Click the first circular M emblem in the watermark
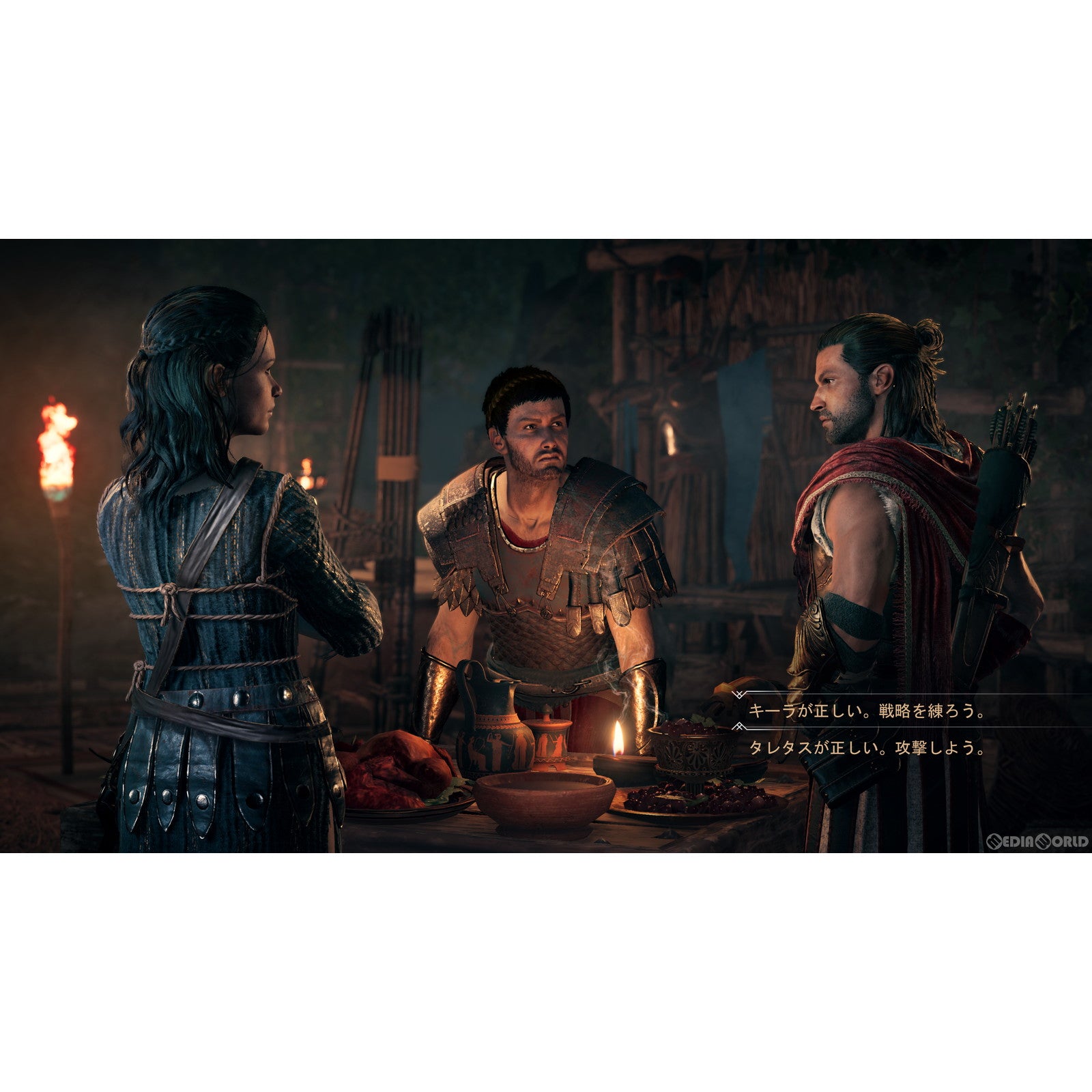 [x=994, y=842]
